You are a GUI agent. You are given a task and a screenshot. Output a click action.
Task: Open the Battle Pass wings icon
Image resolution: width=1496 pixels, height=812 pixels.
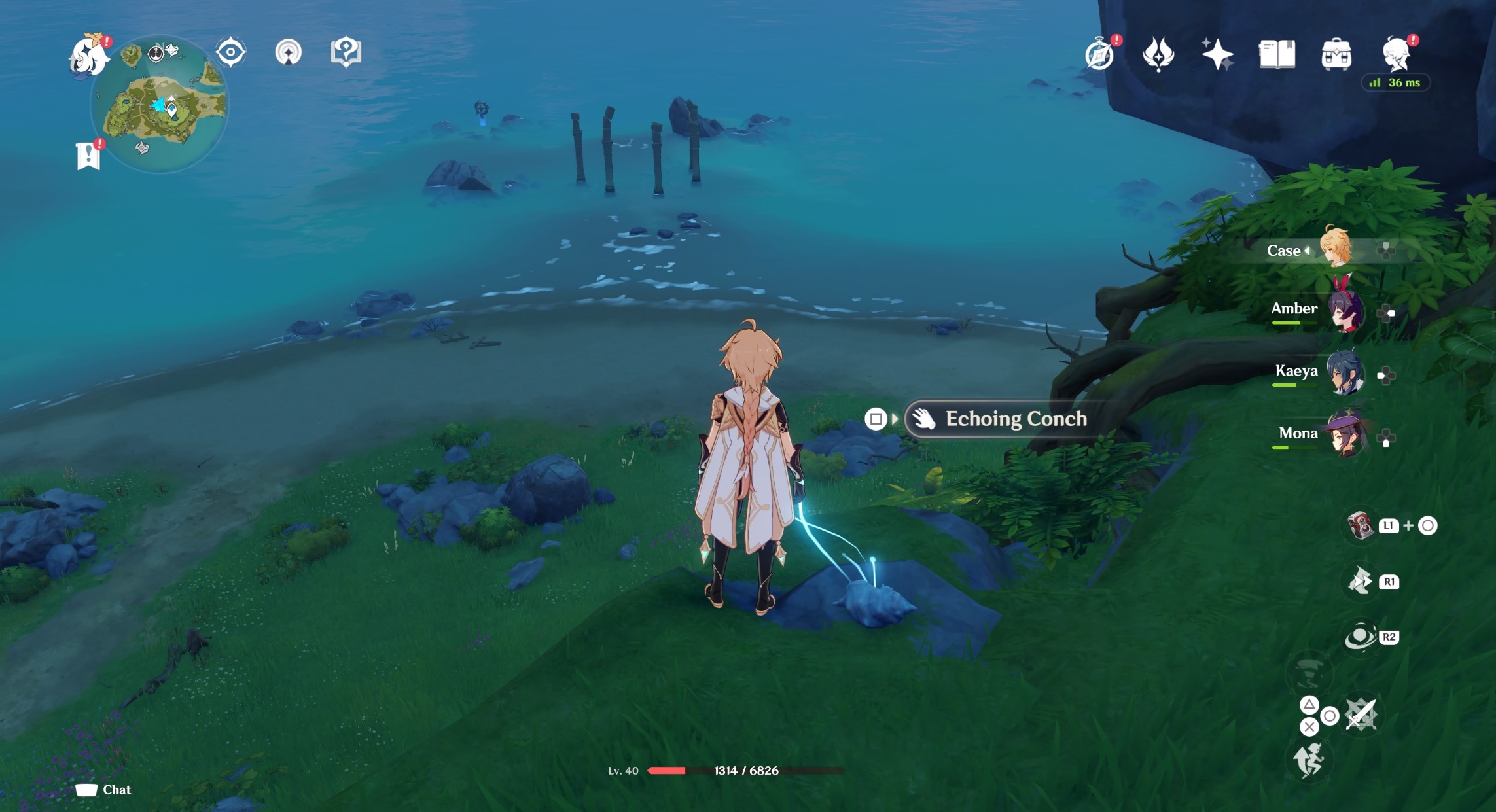tap(1158, 55)
